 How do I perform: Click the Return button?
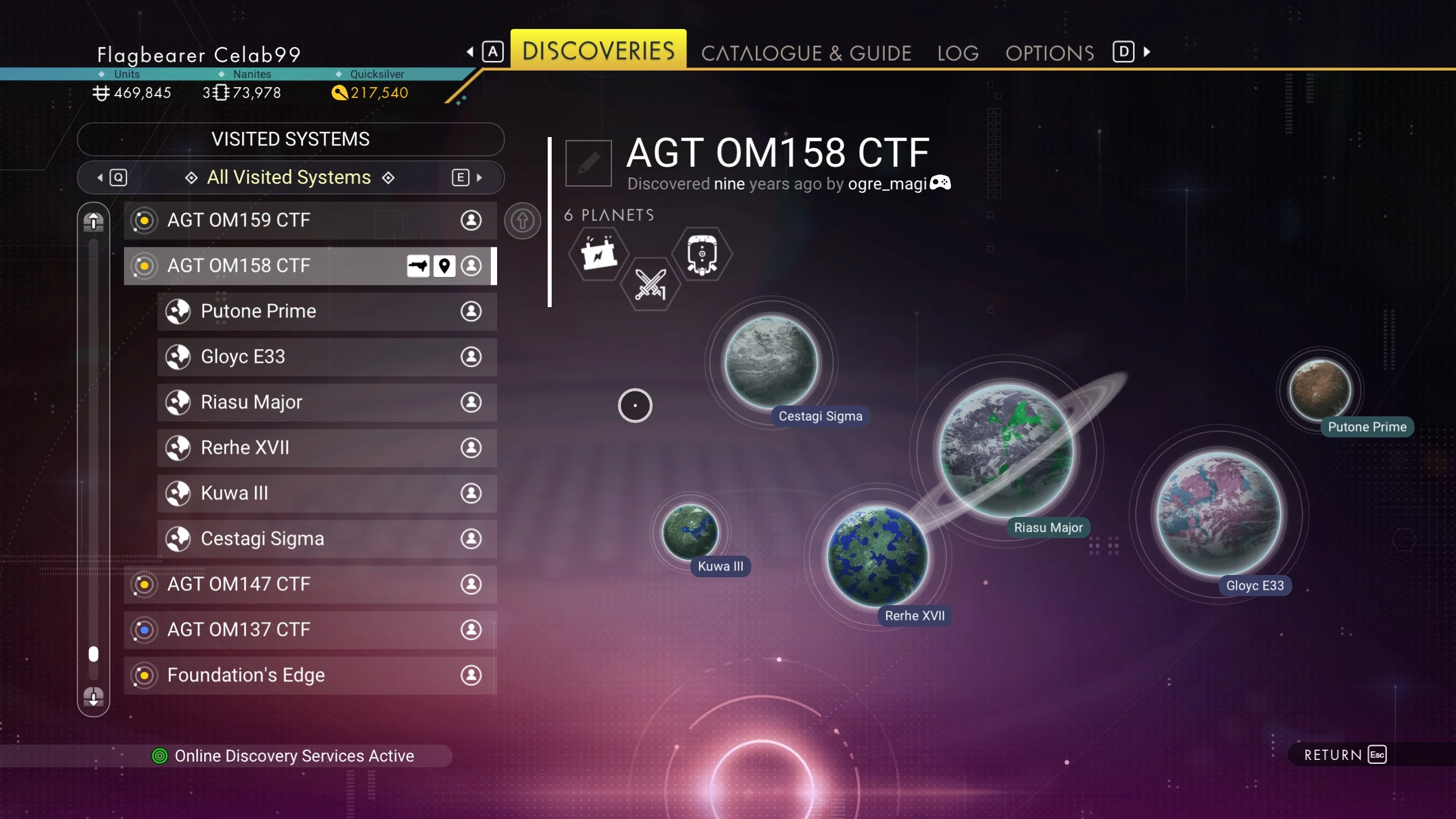coord(1345,755)
